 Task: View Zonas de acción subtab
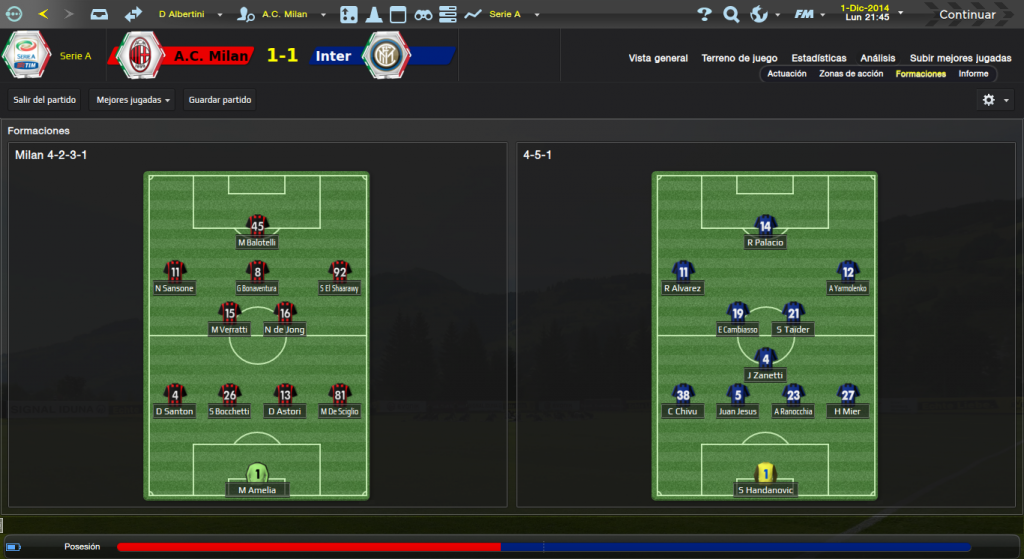[851, 74]
